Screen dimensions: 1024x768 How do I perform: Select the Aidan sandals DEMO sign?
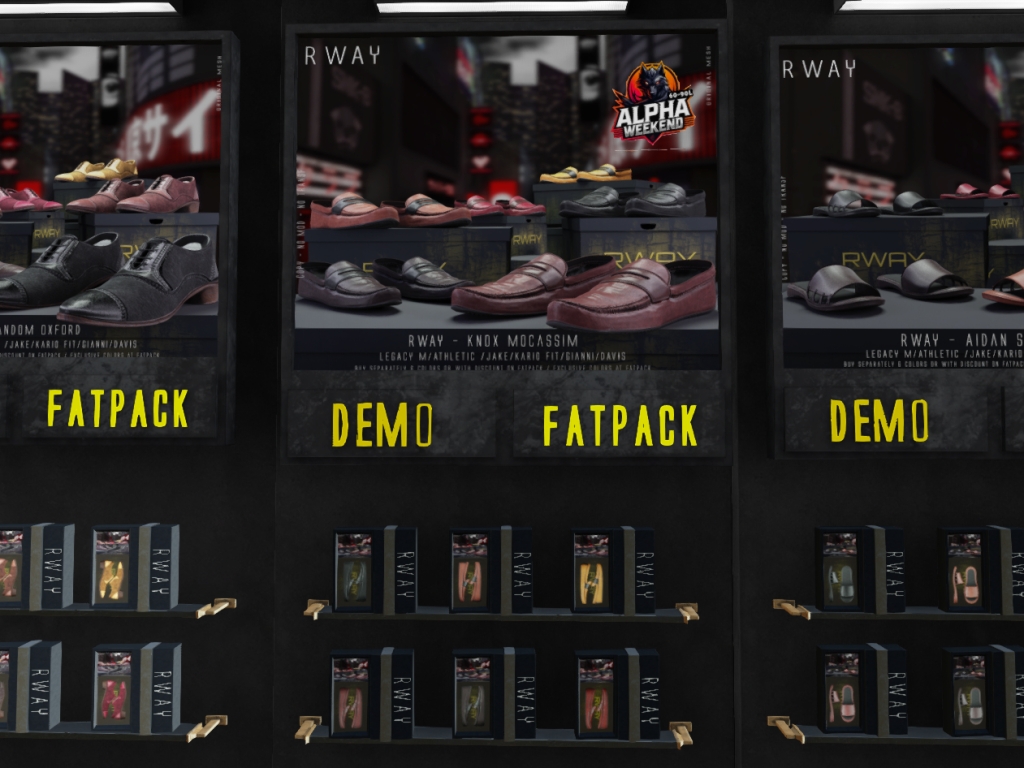tap(879, 421)
